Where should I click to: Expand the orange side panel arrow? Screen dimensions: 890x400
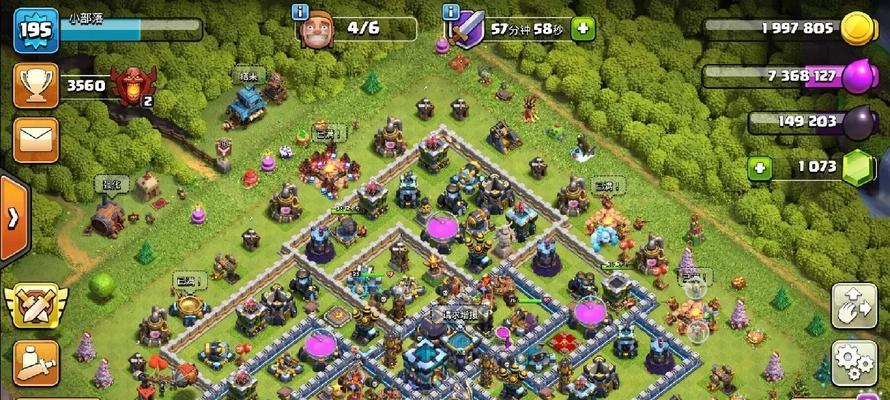coord(13,218)
